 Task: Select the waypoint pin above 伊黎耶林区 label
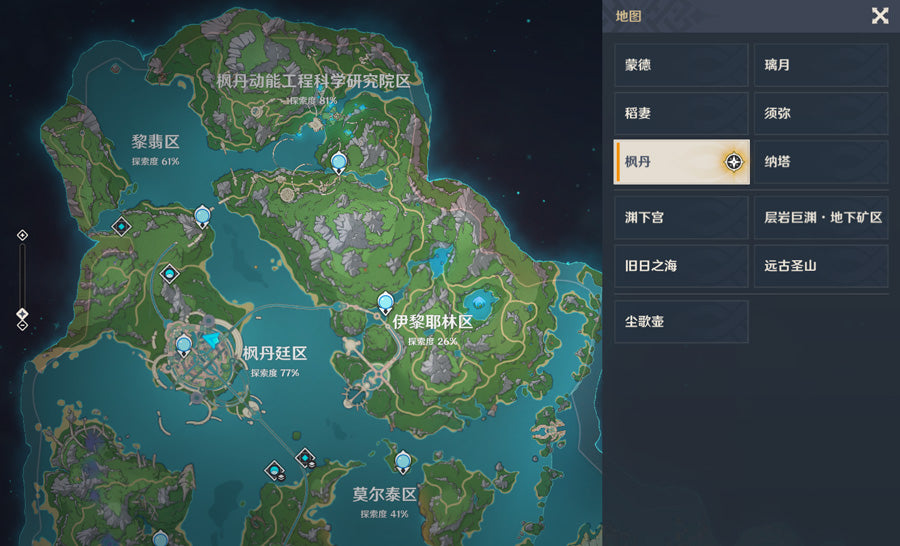tap(385, 303)
